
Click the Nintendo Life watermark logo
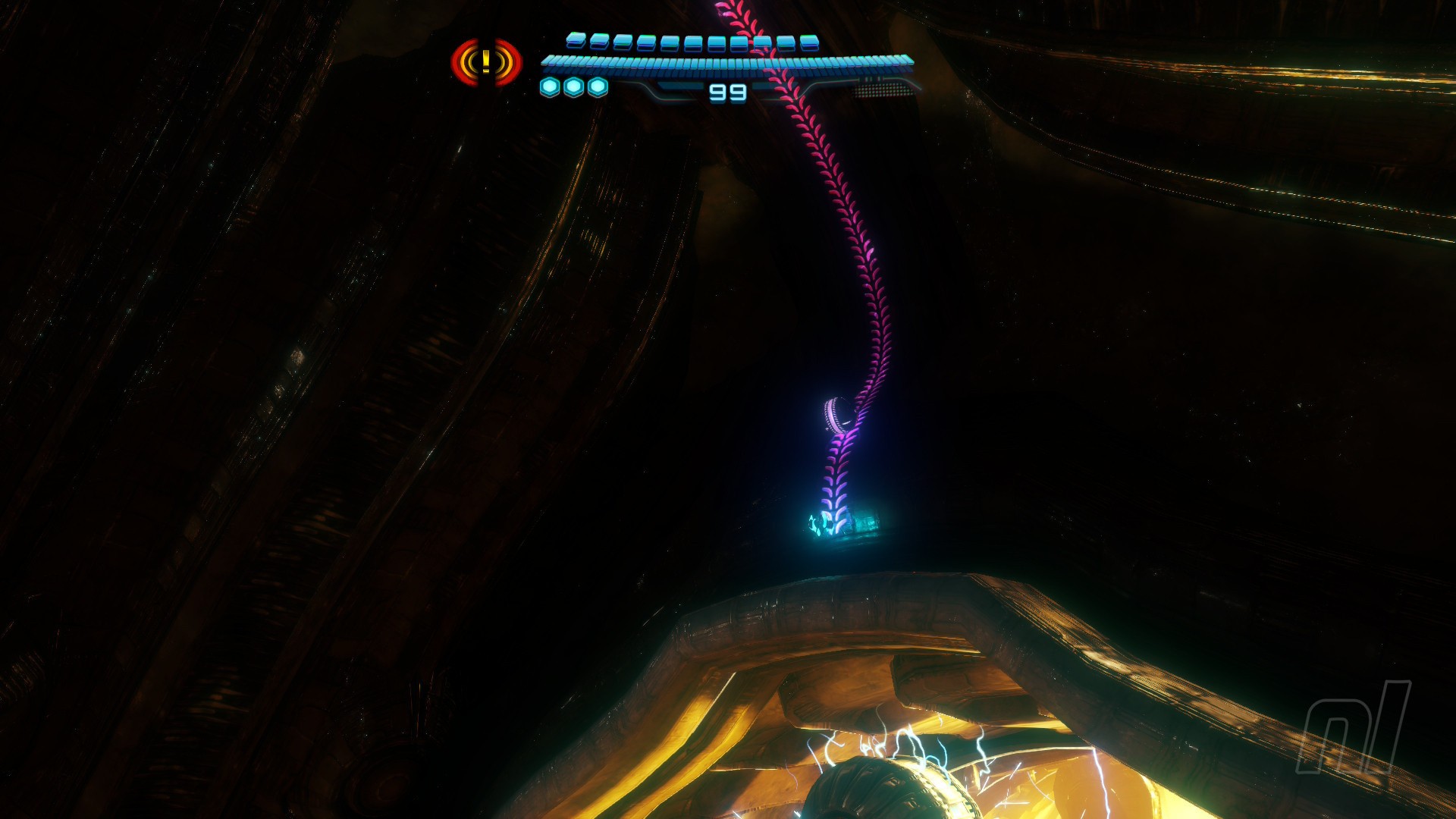(1354, 728)
